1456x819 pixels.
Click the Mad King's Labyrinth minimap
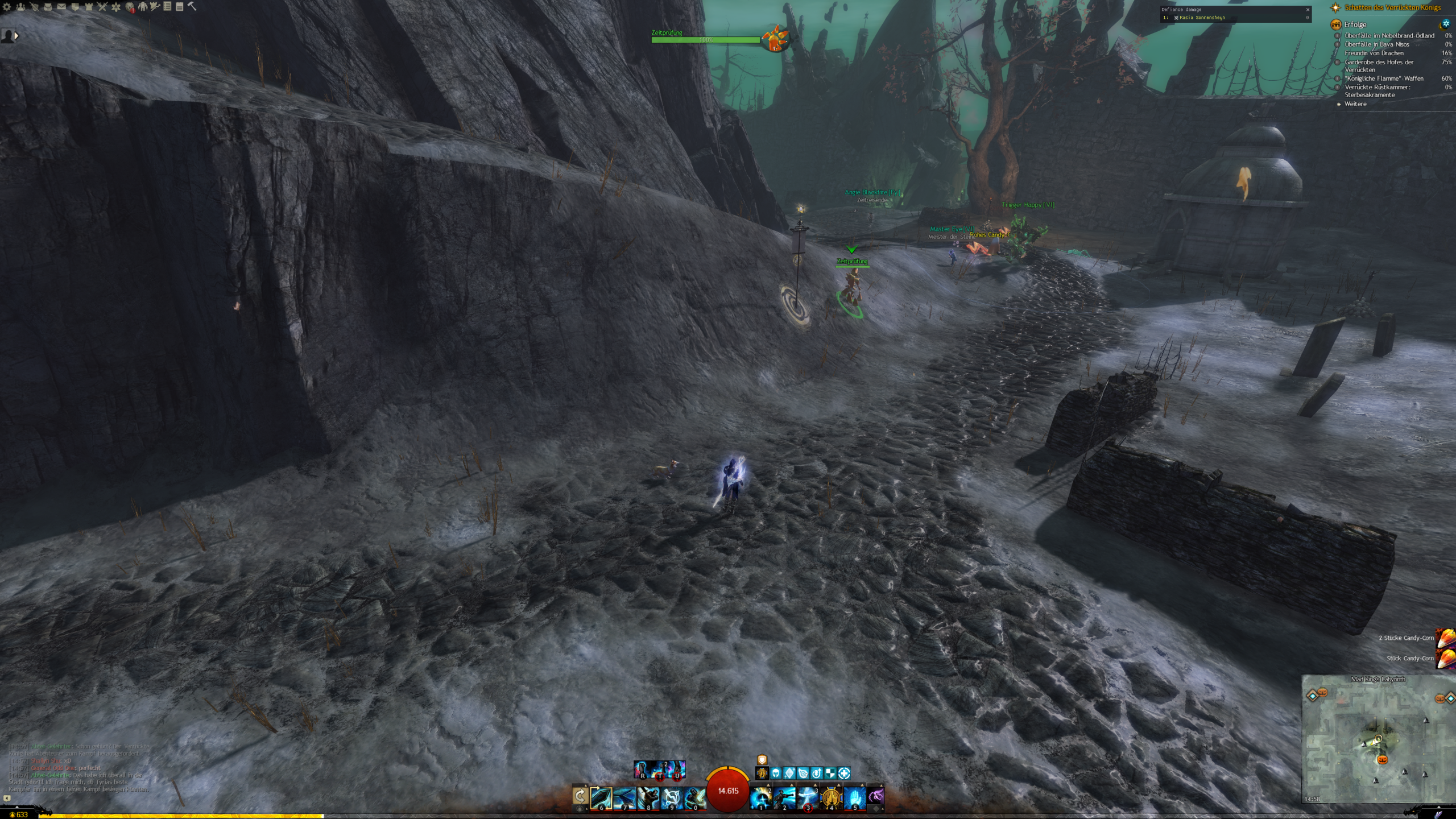1378,739
